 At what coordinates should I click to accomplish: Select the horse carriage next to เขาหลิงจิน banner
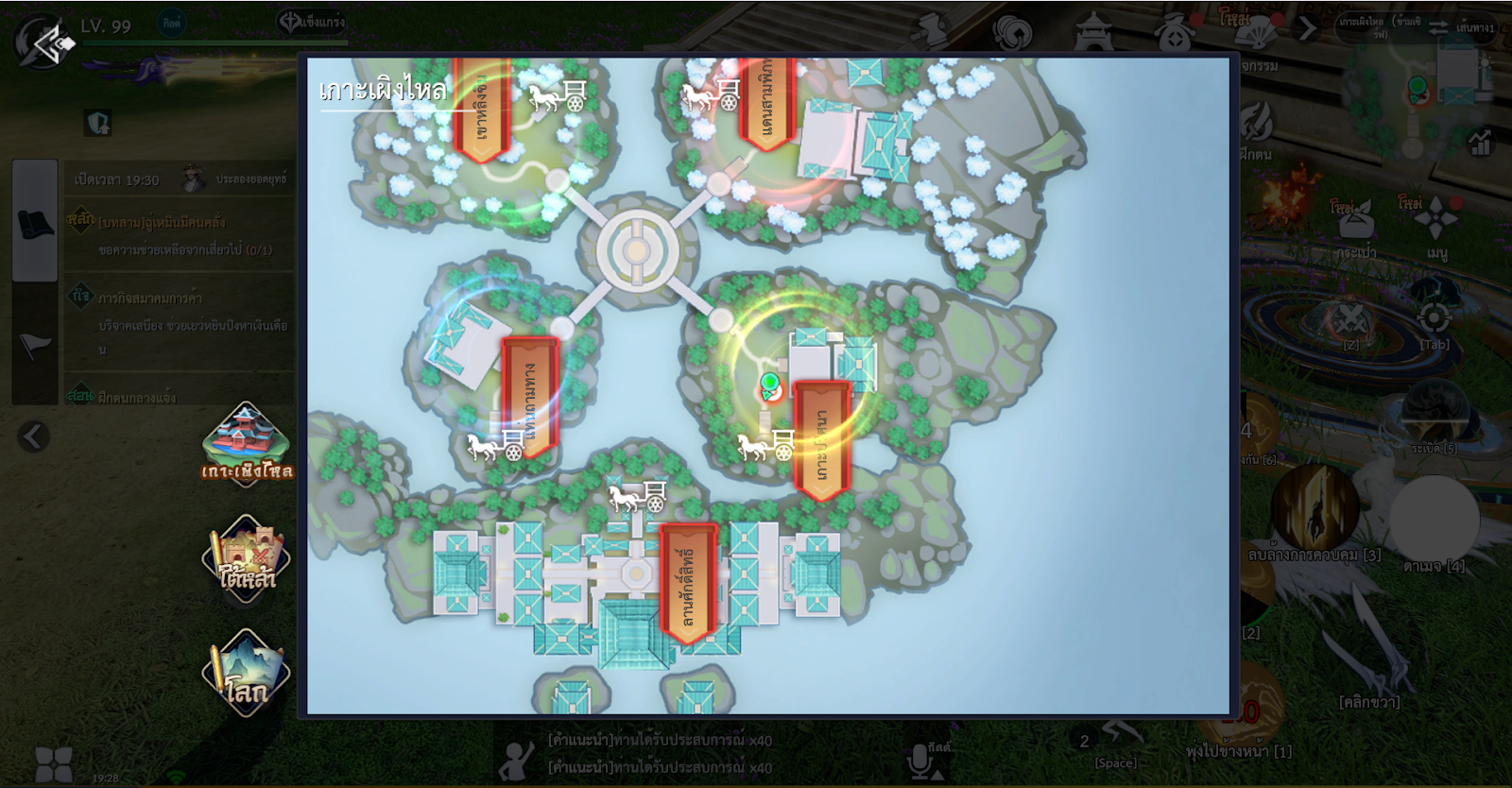point(558,95)
